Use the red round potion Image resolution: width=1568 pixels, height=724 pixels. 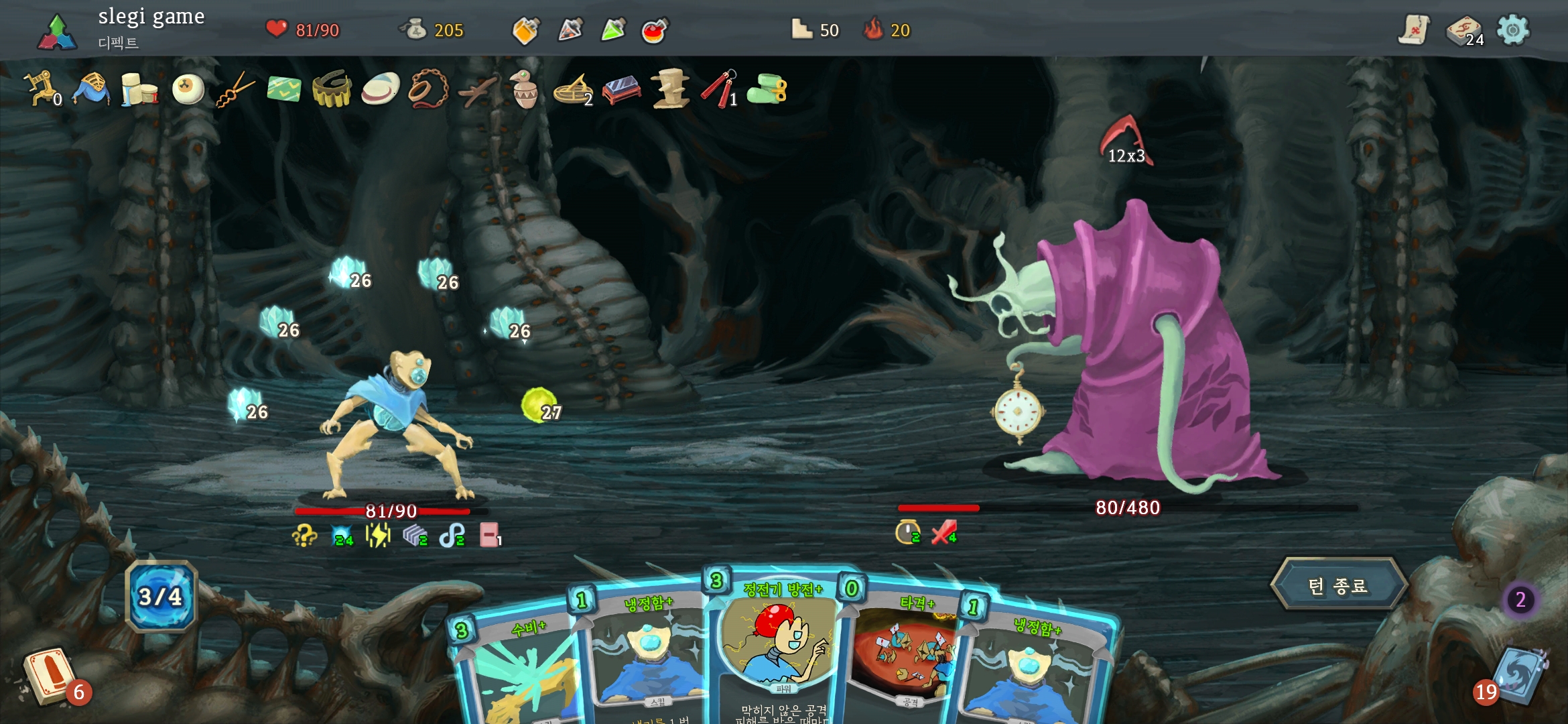pyautogui.click(x=654, y=31)
